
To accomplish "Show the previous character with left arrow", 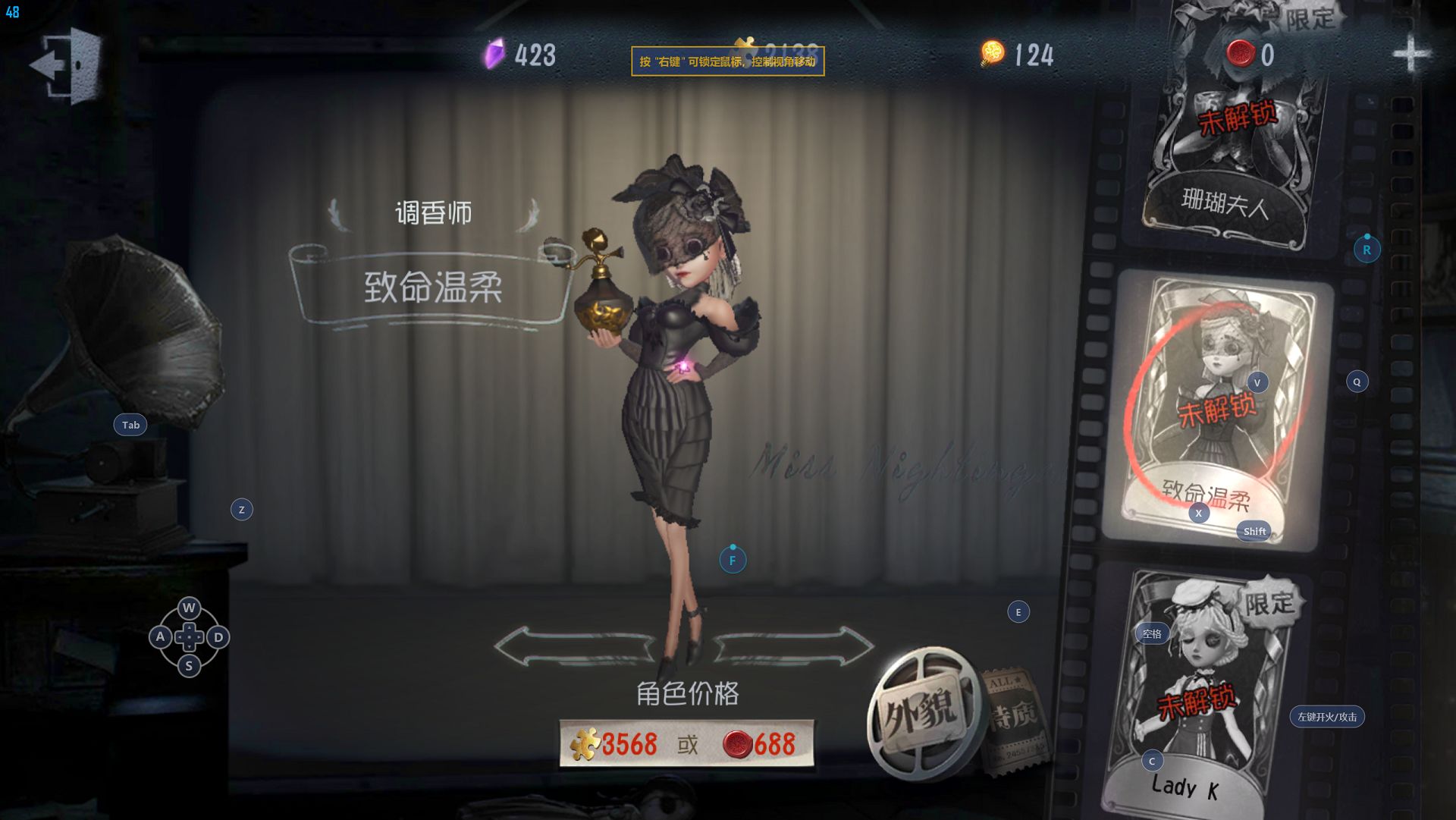I will pos(574,647).
